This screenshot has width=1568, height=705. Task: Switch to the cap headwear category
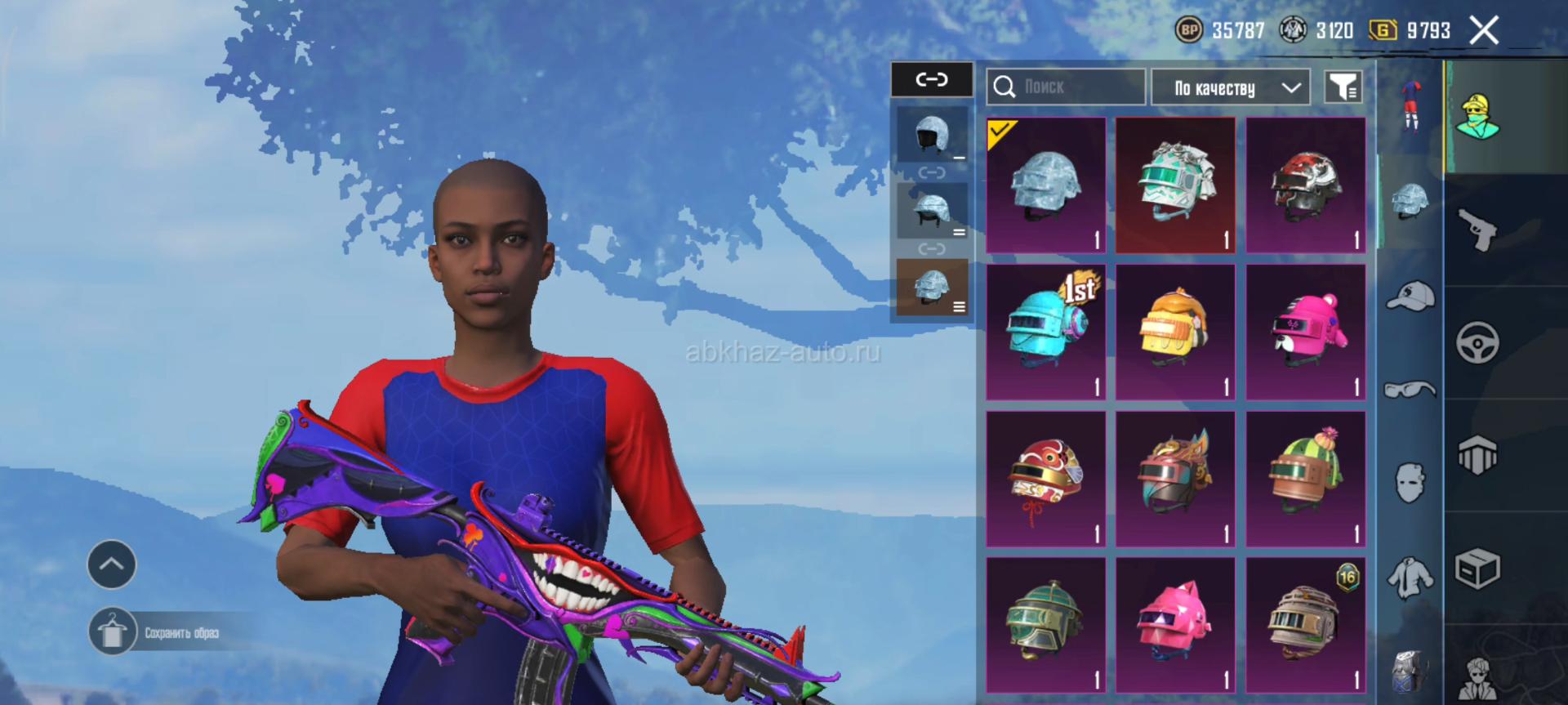click(x=1410, y=296)
